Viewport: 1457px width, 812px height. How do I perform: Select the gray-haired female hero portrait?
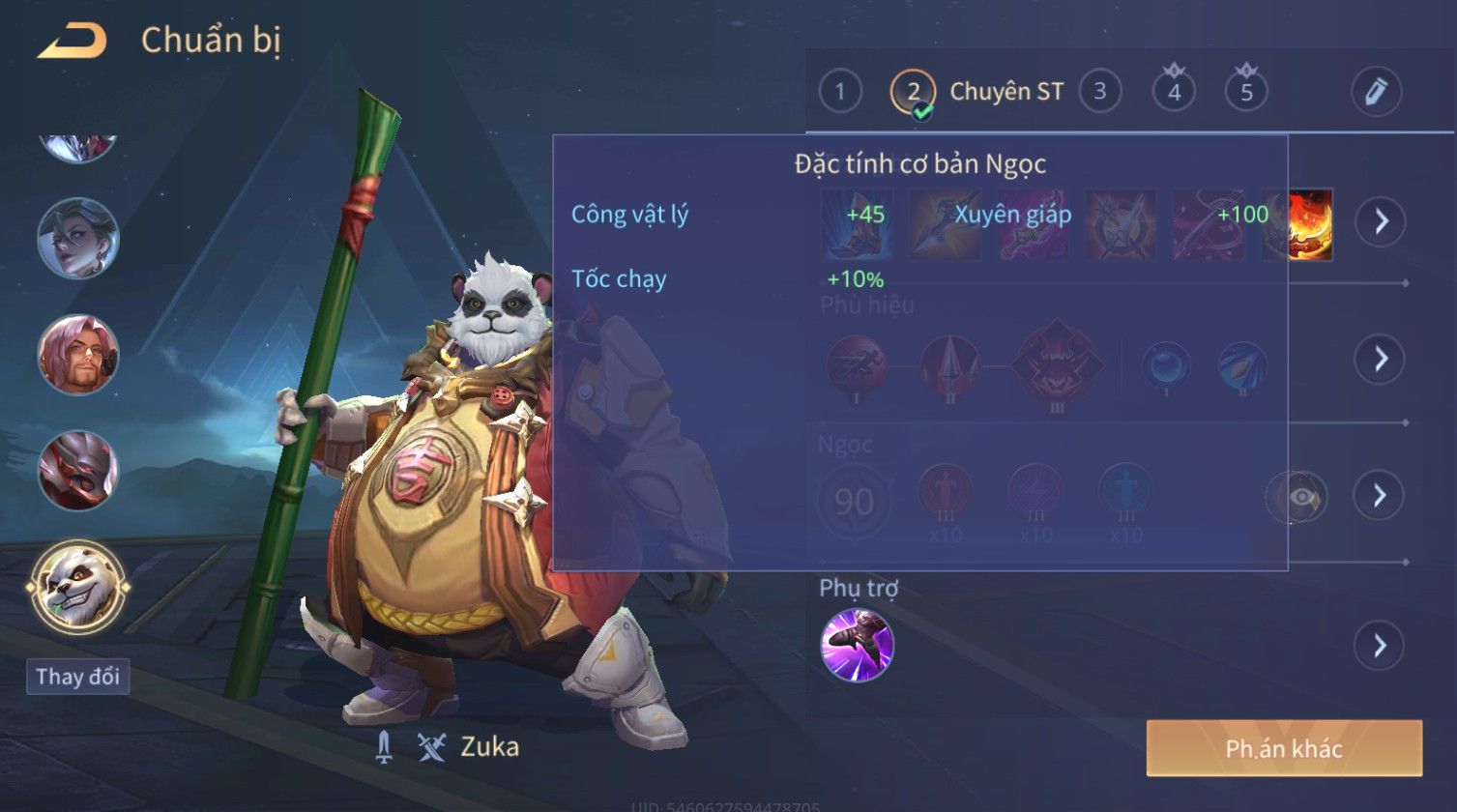77,238
